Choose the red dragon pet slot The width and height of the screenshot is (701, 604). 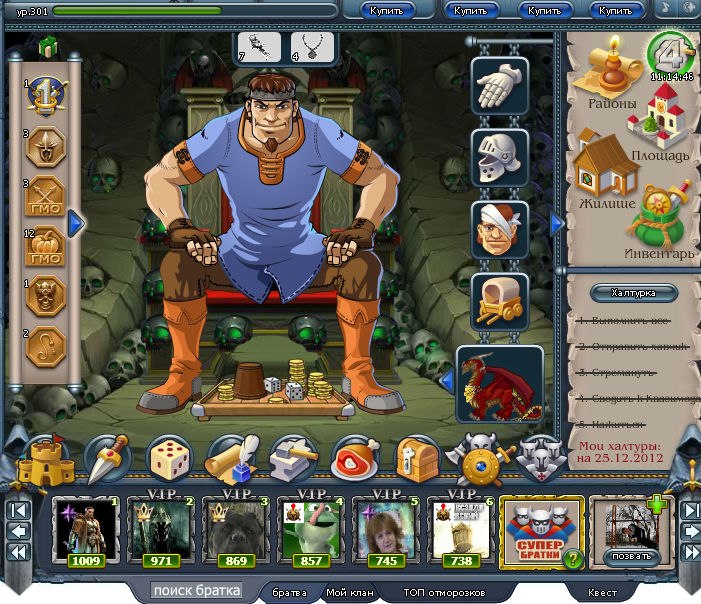point(499,383)
